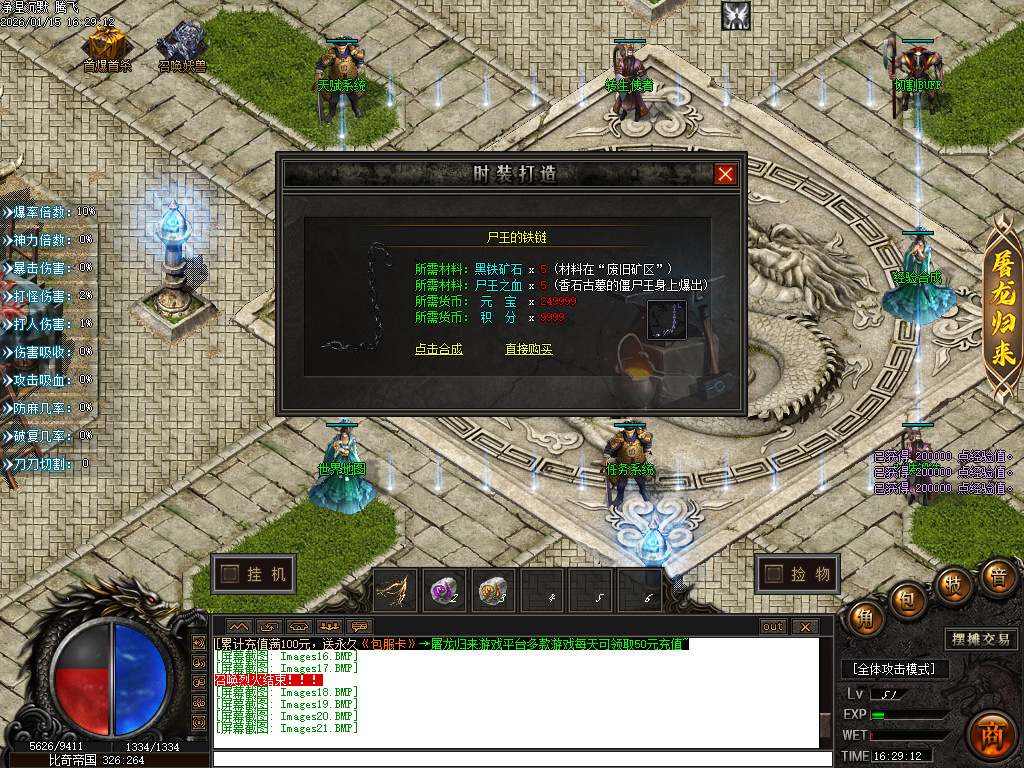Close the 时装打造 crafting window
The height and width of the screenshot is (768, 1024).
(x=726, y=174)
